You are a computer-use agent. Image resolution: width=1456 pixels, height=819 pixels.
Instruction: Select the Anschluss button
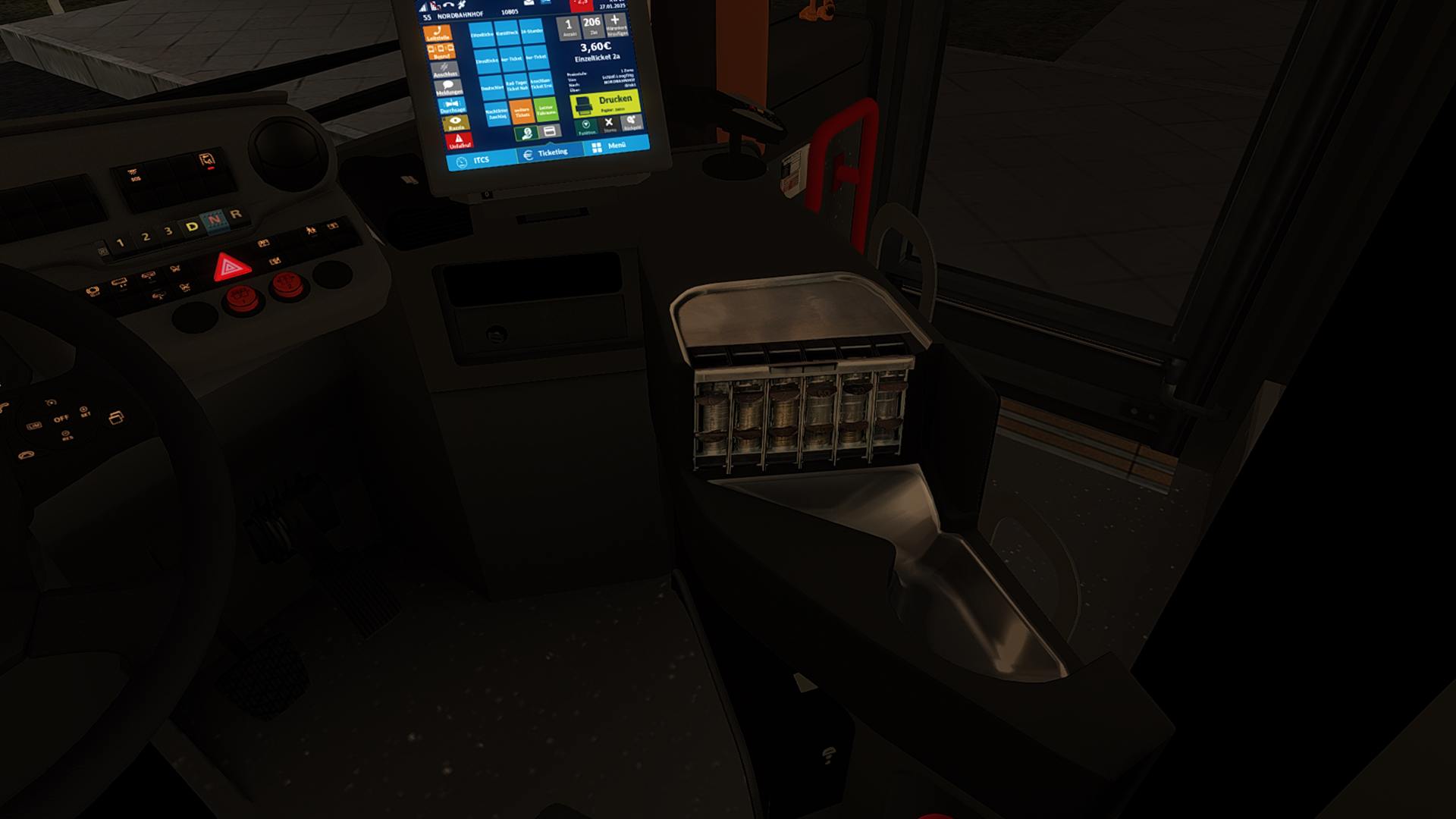coord(445,70)
